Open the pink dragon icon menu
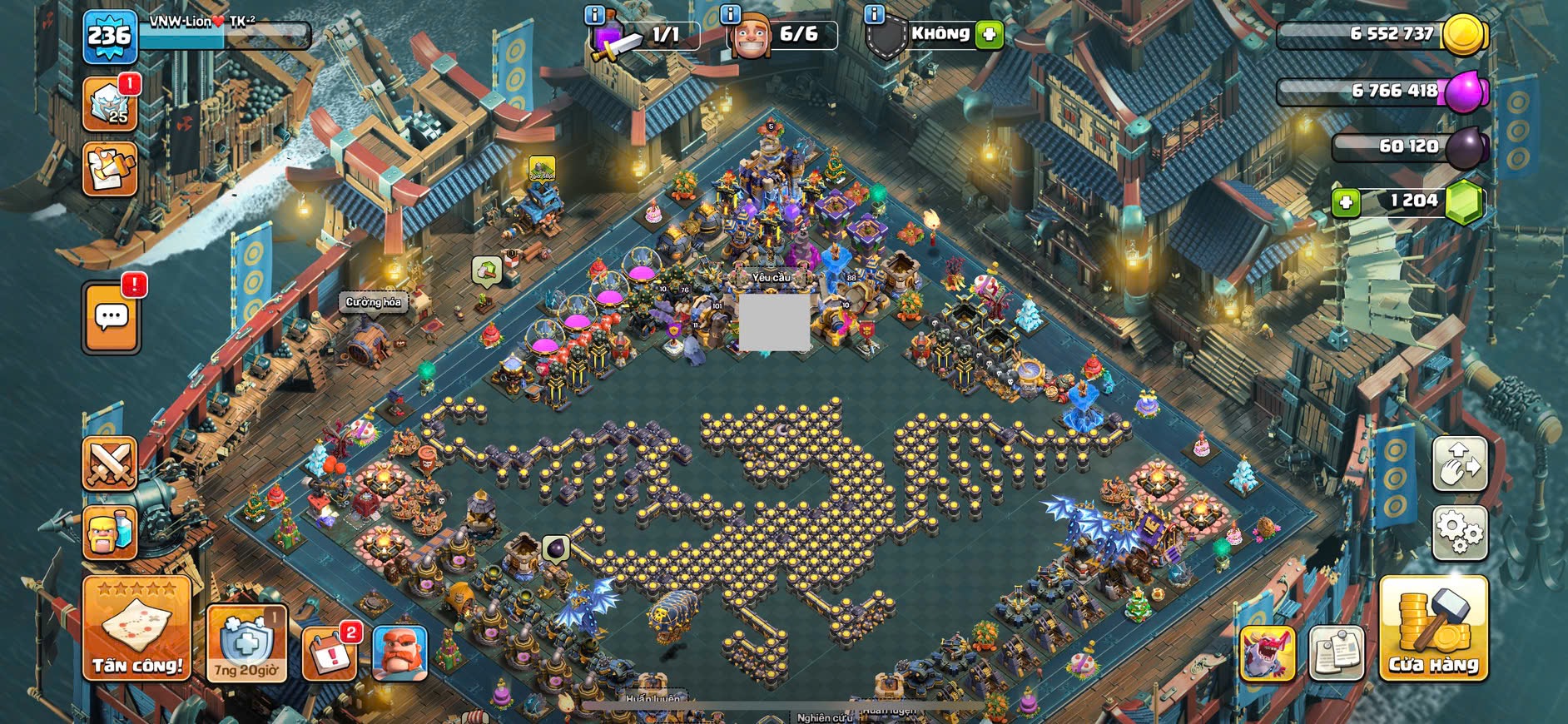 click(1267, 652)
